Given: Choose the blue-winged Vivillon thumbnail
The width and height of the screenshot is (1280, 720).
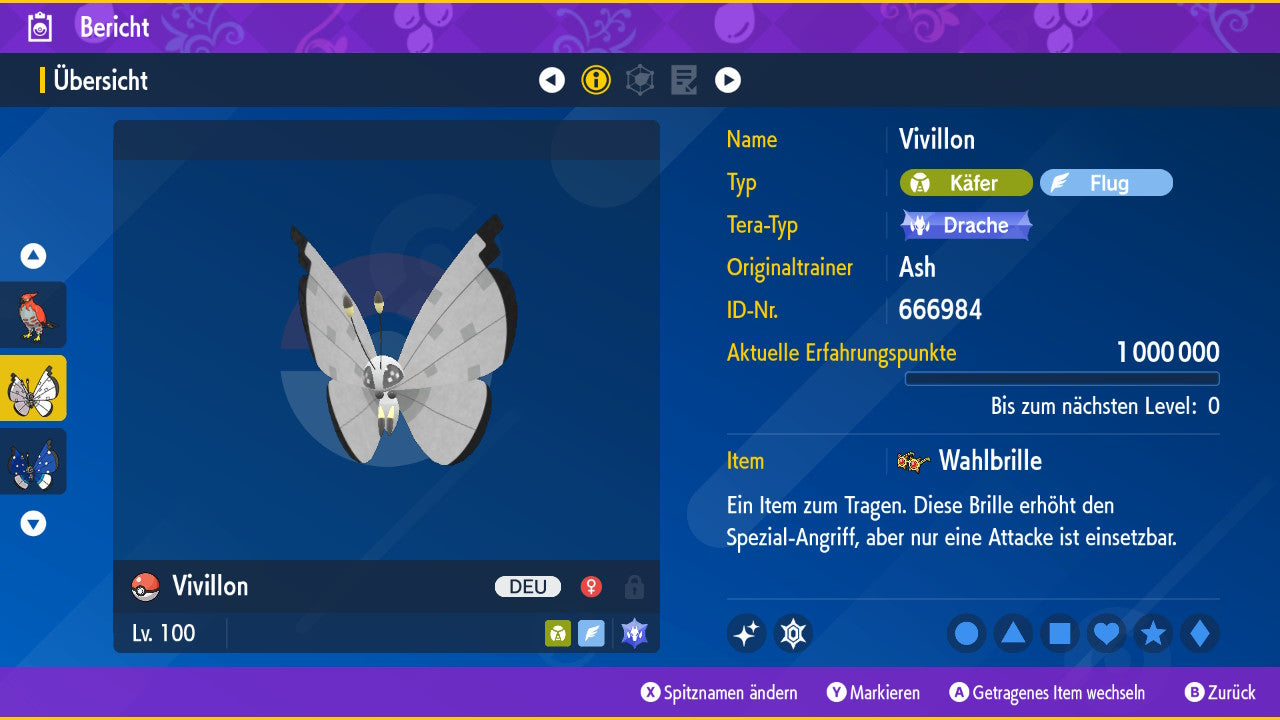Looking at the screenshot, I should (x=33, y=461).
